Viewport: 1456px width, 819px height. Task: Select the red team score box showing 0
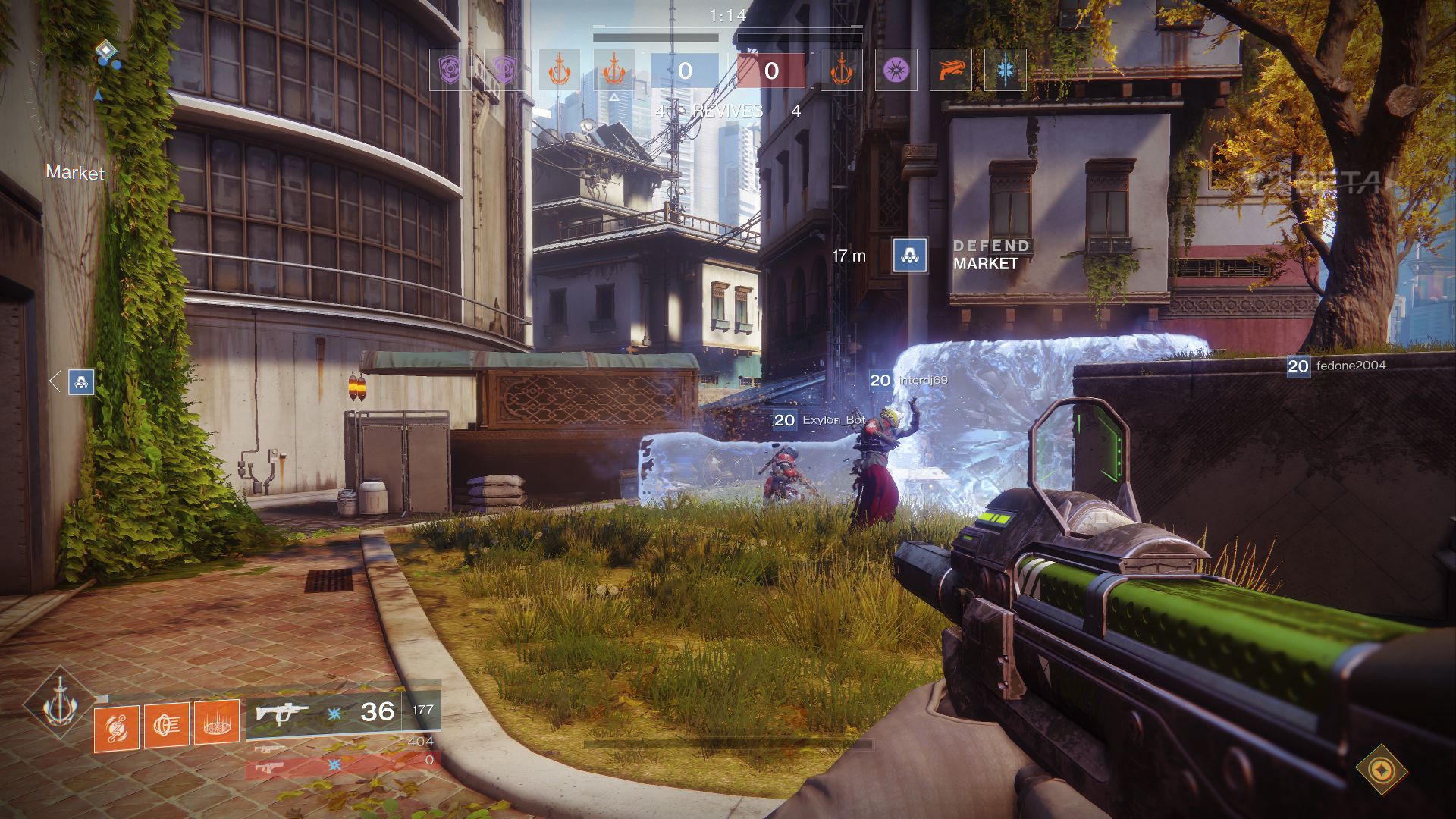(772, 71)
